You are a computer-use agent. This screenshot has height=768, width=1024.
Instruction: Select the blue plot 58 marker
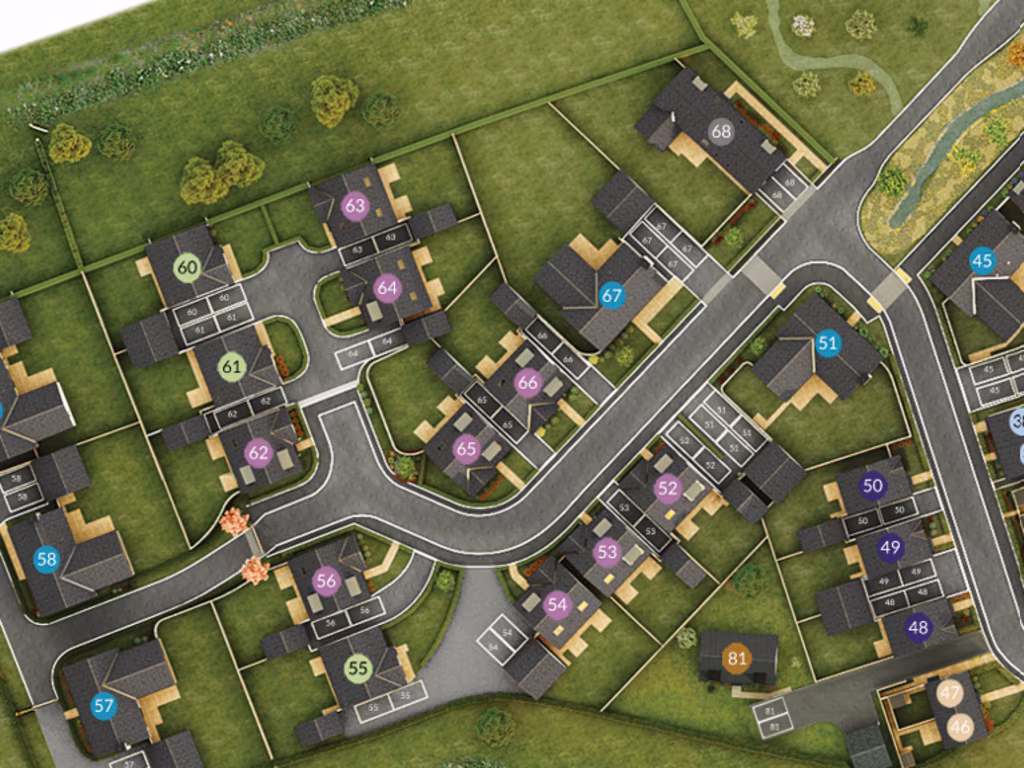pos(46,559)
